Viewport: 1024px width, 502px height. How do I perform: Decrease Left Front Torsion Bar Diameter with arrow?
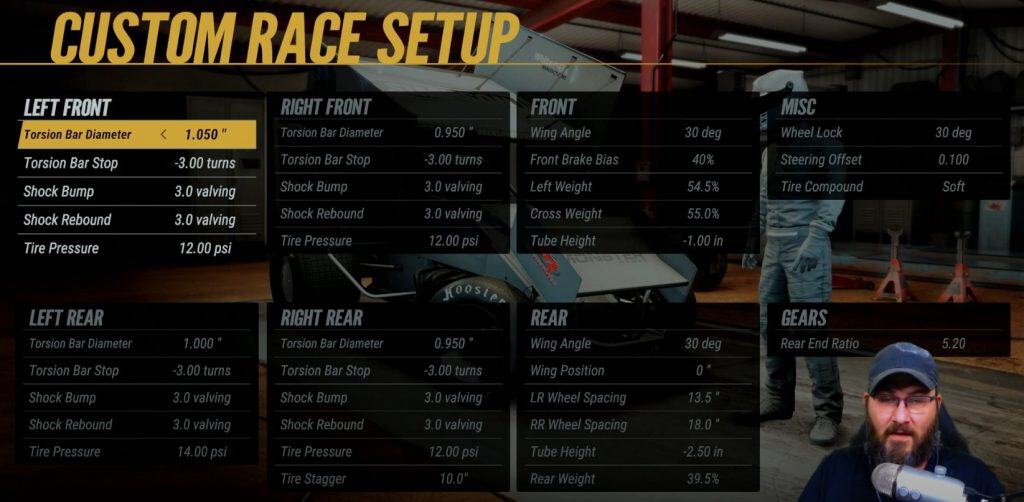pyautogui.click(x=163, y=134)
